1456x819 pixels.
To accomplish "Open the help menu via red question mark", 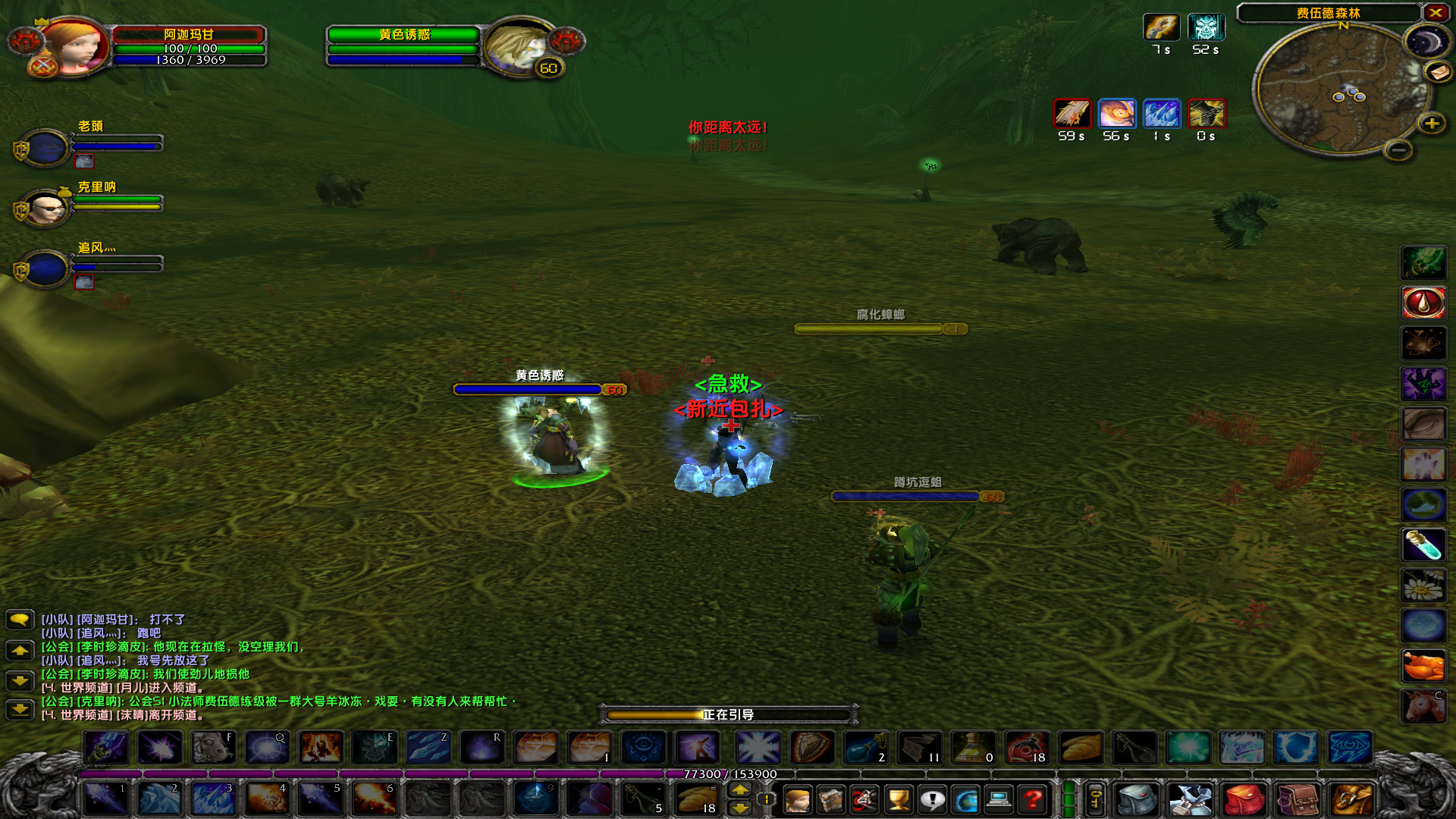I will pyautogui.click(x=1031, y=800).
